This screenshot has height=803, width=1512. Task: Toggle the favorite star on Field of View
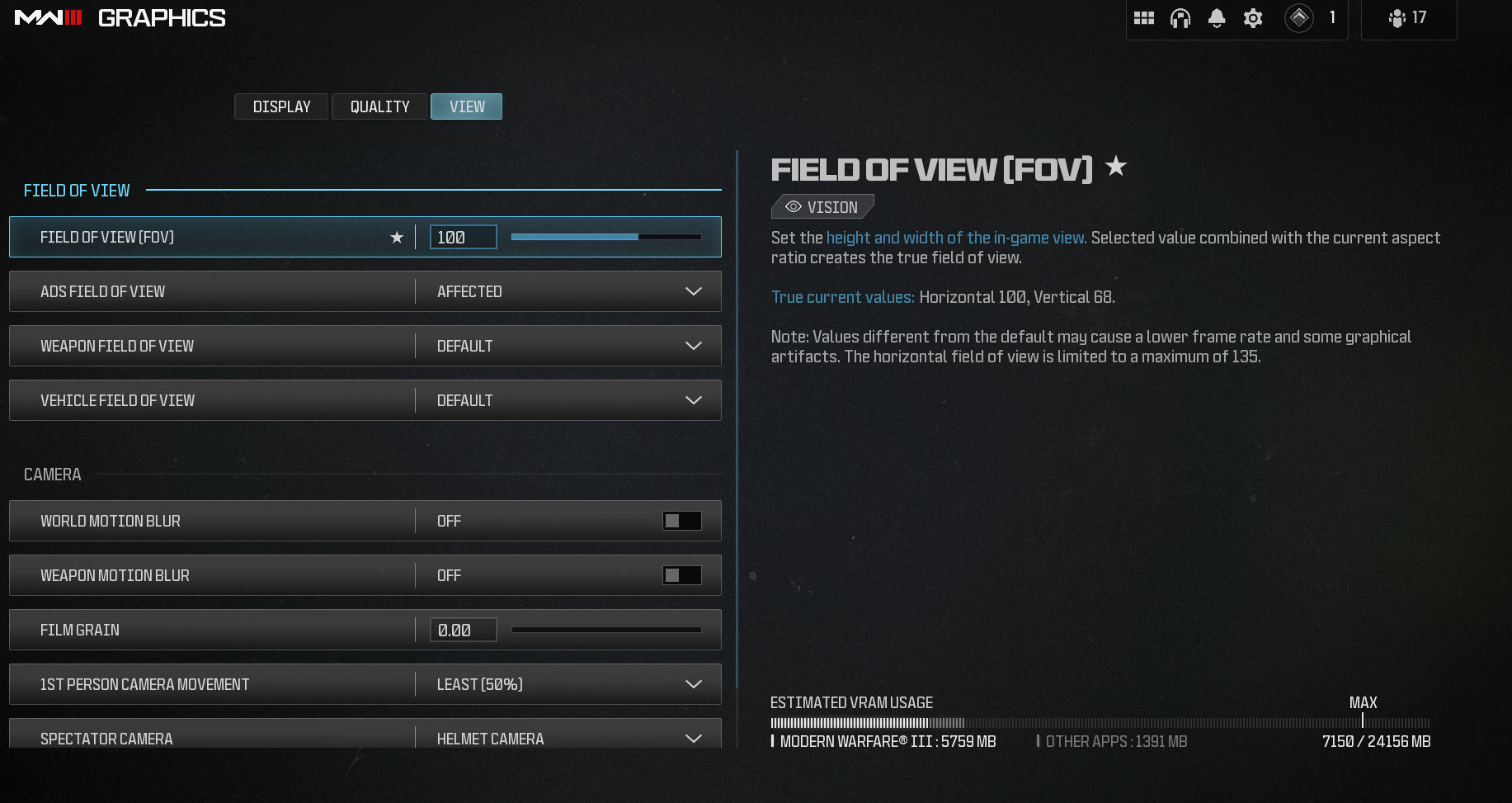tap(397, 238)
